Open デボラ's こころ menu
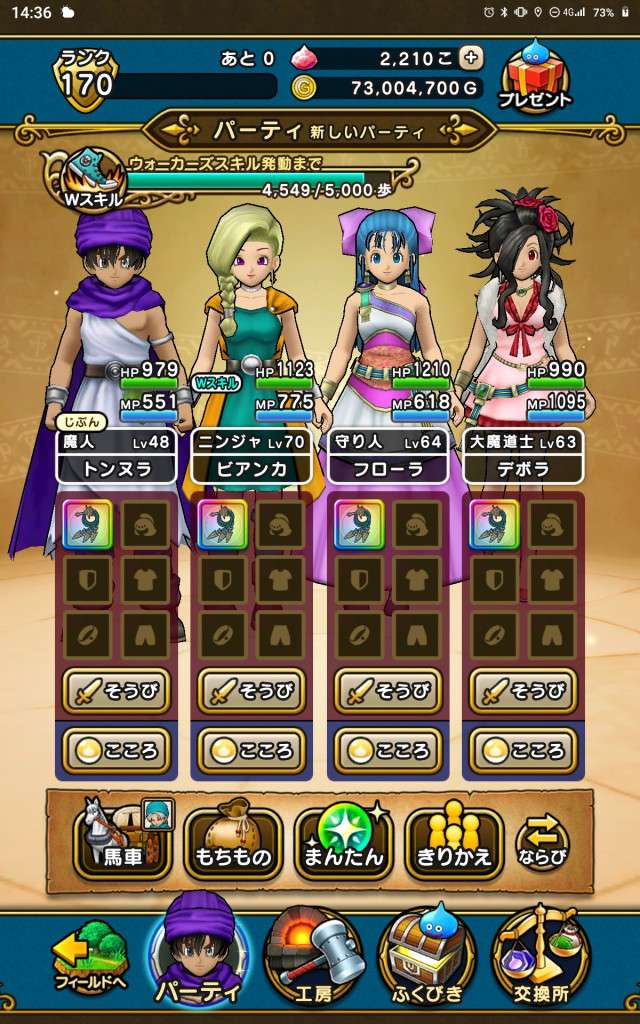Image resolution: width=640 pixels, height=1024 pixels. tap(523, 750)
